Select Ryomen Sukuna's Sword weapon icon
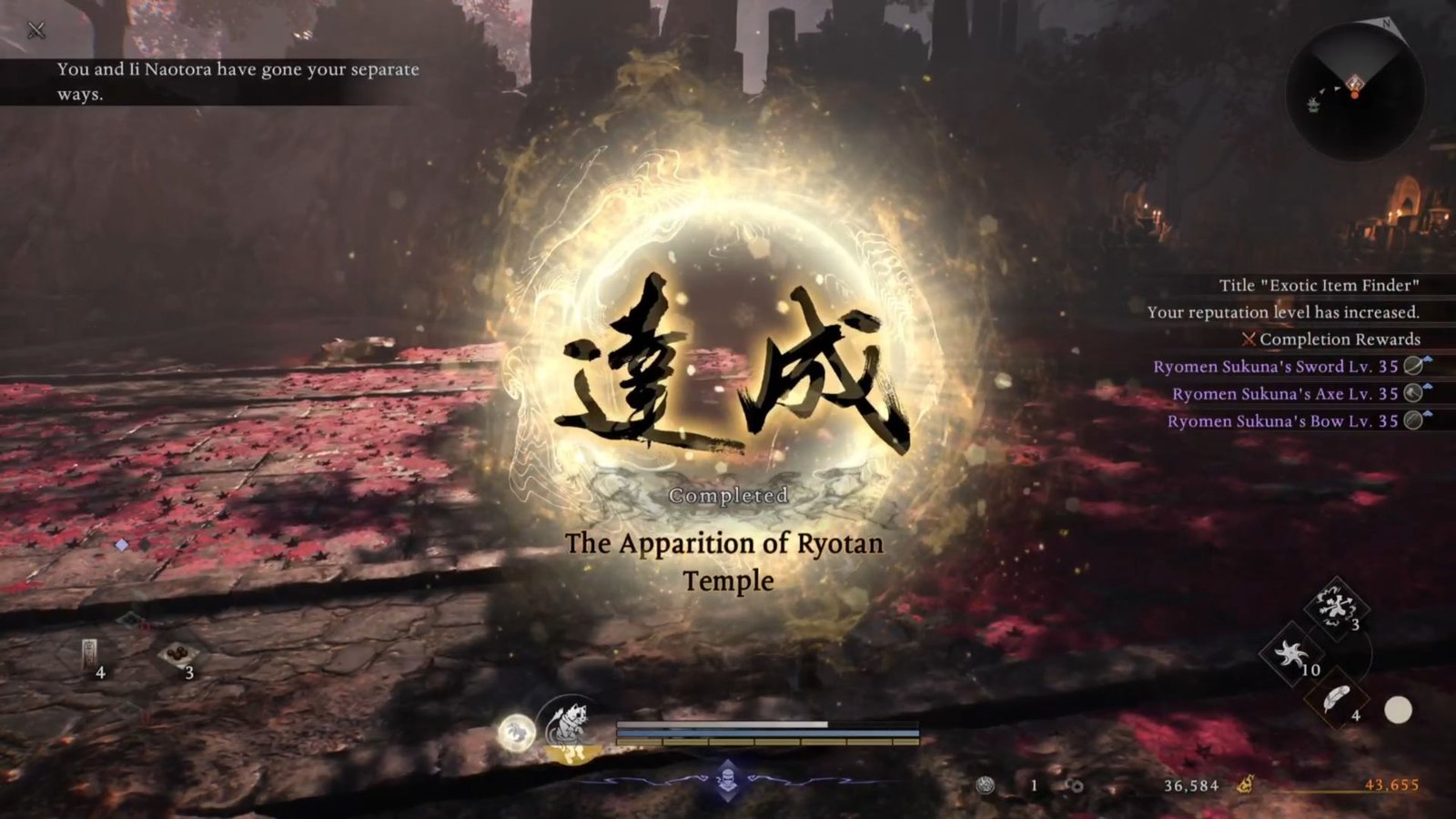1456x819 pixels. 1412,368
